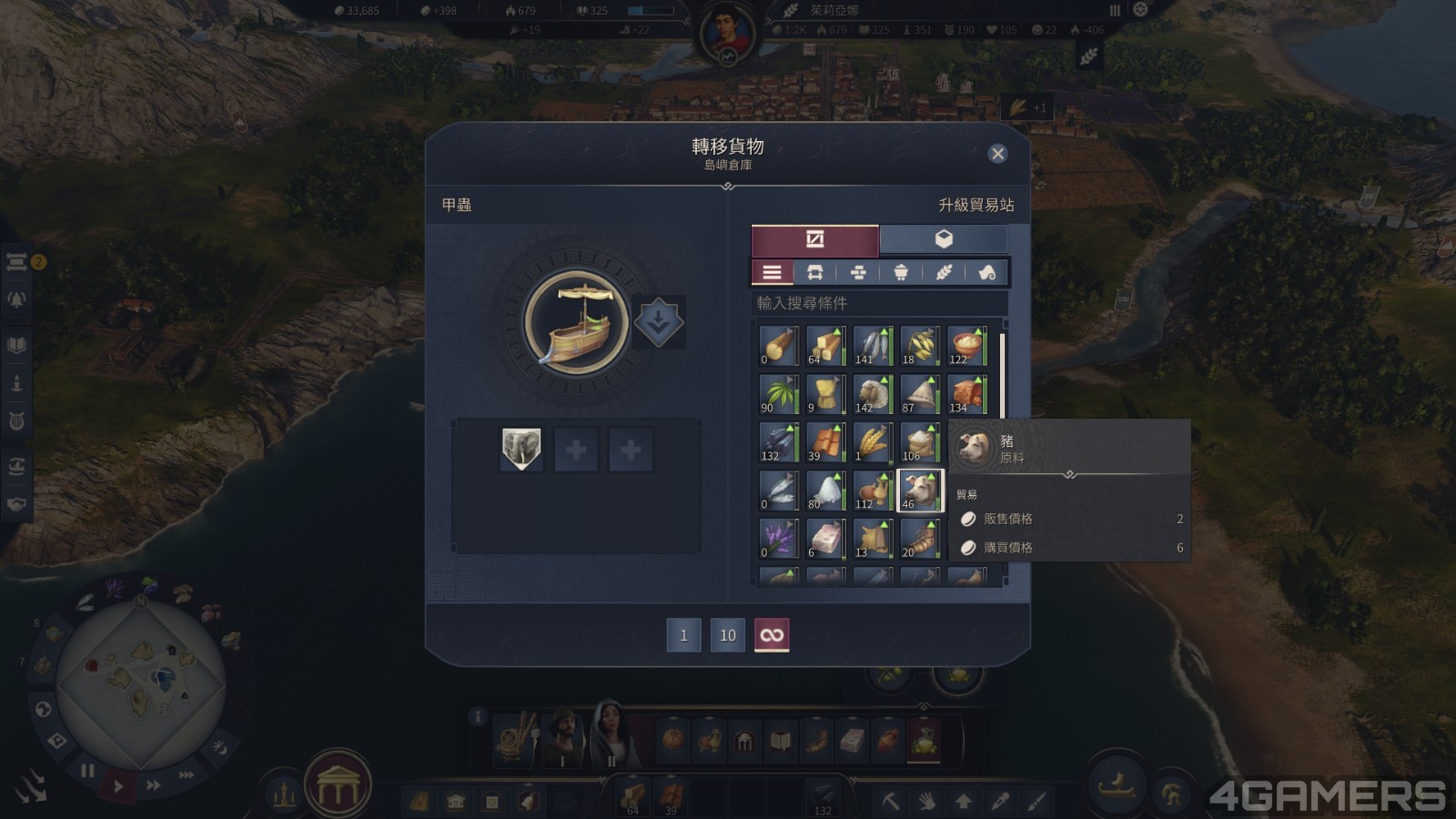Switch to the cube goods tab
The height and width of the screenshot is (819, 1456).
pos(944,239)
